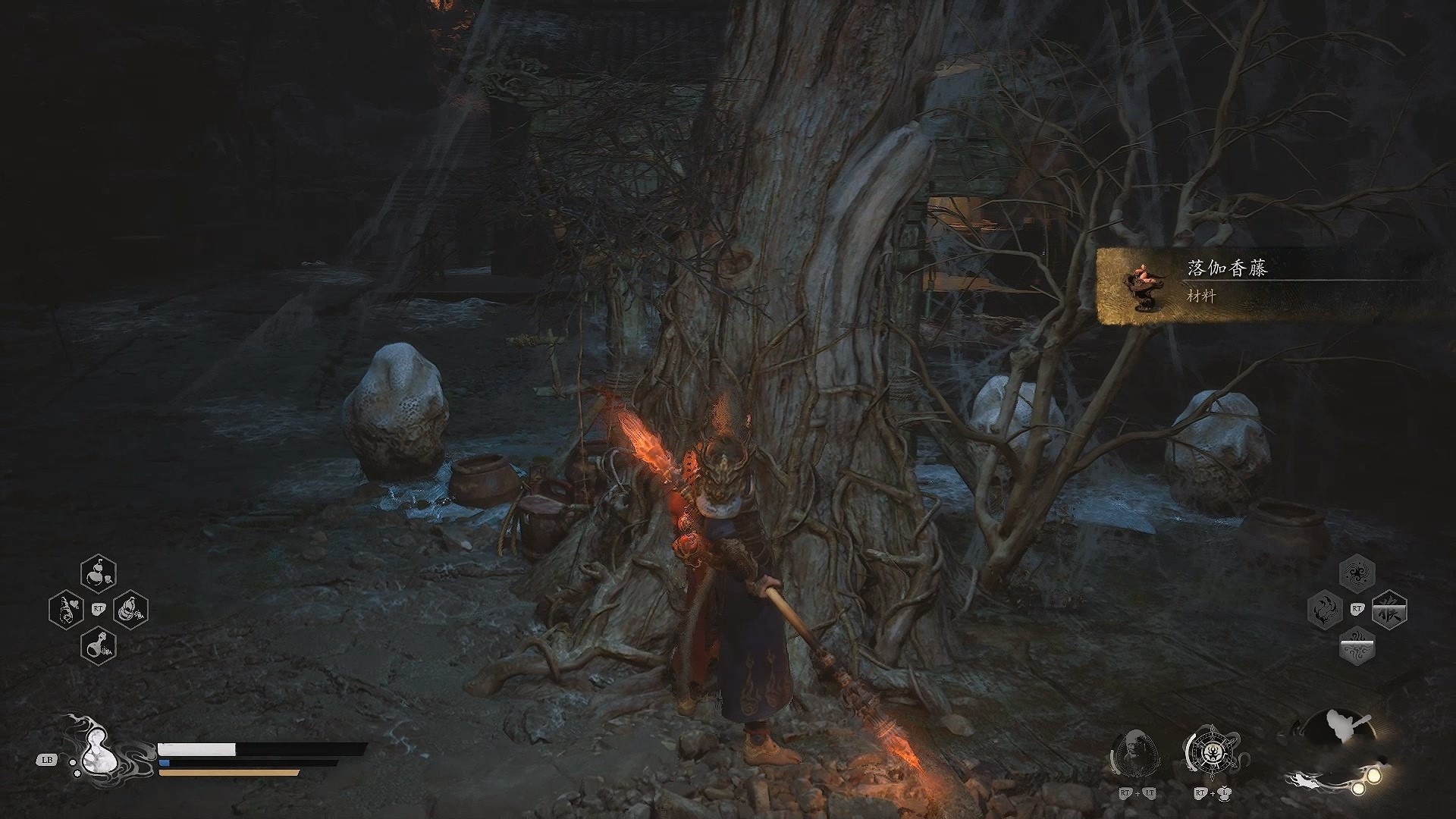
Task: Trigger the calligraphy character spell on cooldown
Action: click(x=1389, y=609)
